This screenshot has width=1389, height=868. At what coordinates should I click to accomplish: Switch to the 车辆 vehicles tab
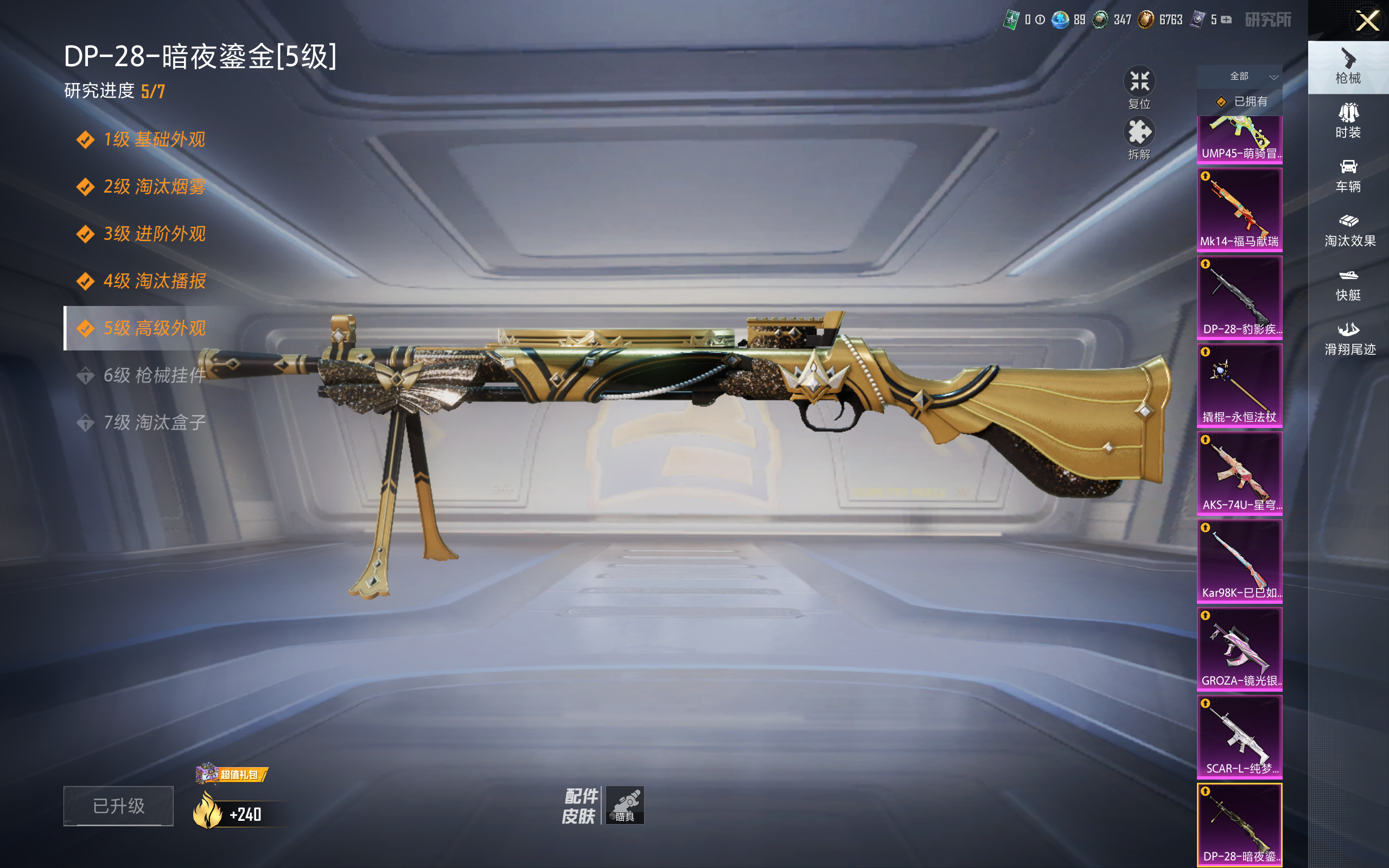point(1348,175)
